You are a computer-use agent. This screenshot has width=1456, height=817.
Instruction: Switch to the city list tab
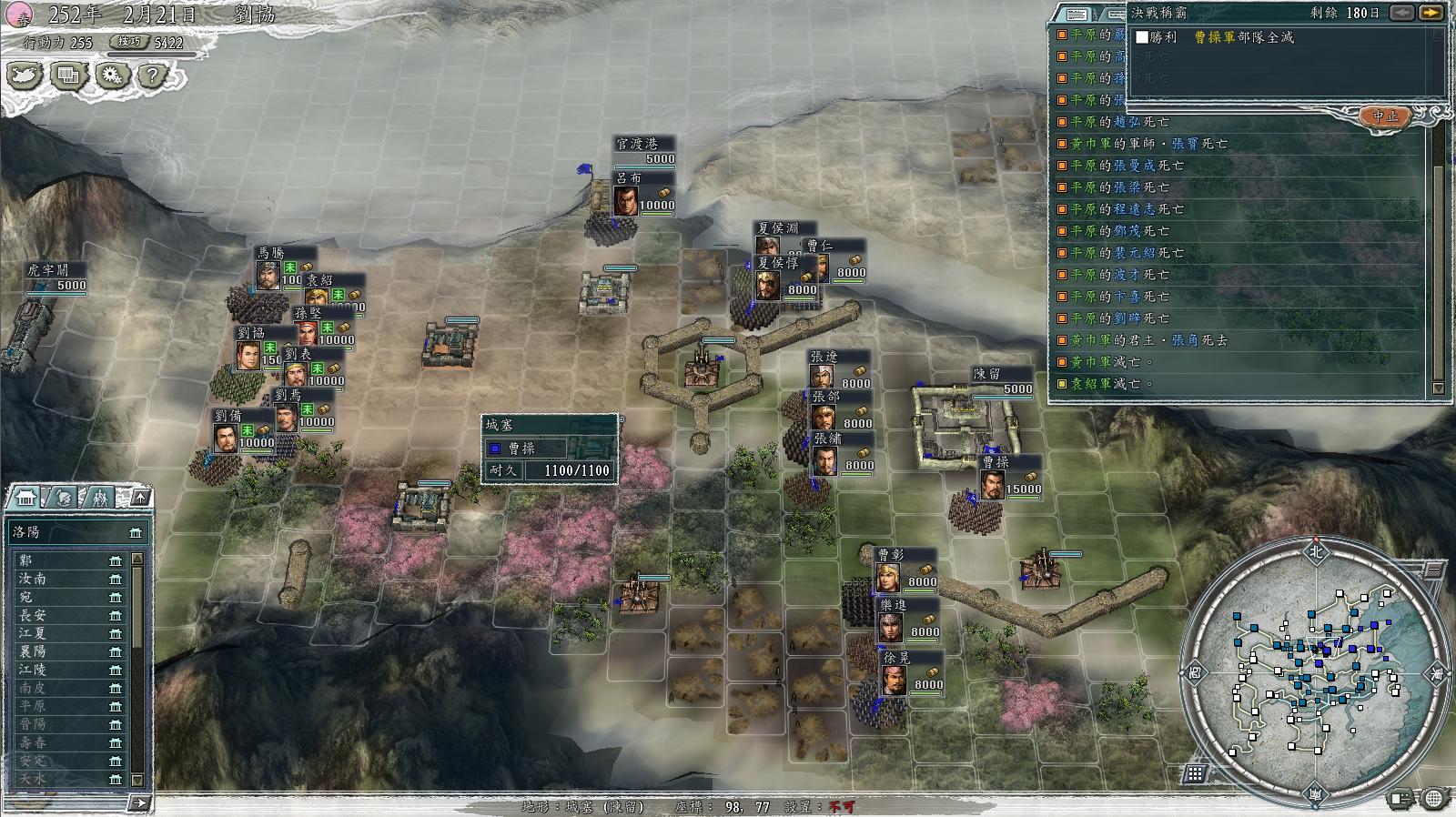click(25, 498)
